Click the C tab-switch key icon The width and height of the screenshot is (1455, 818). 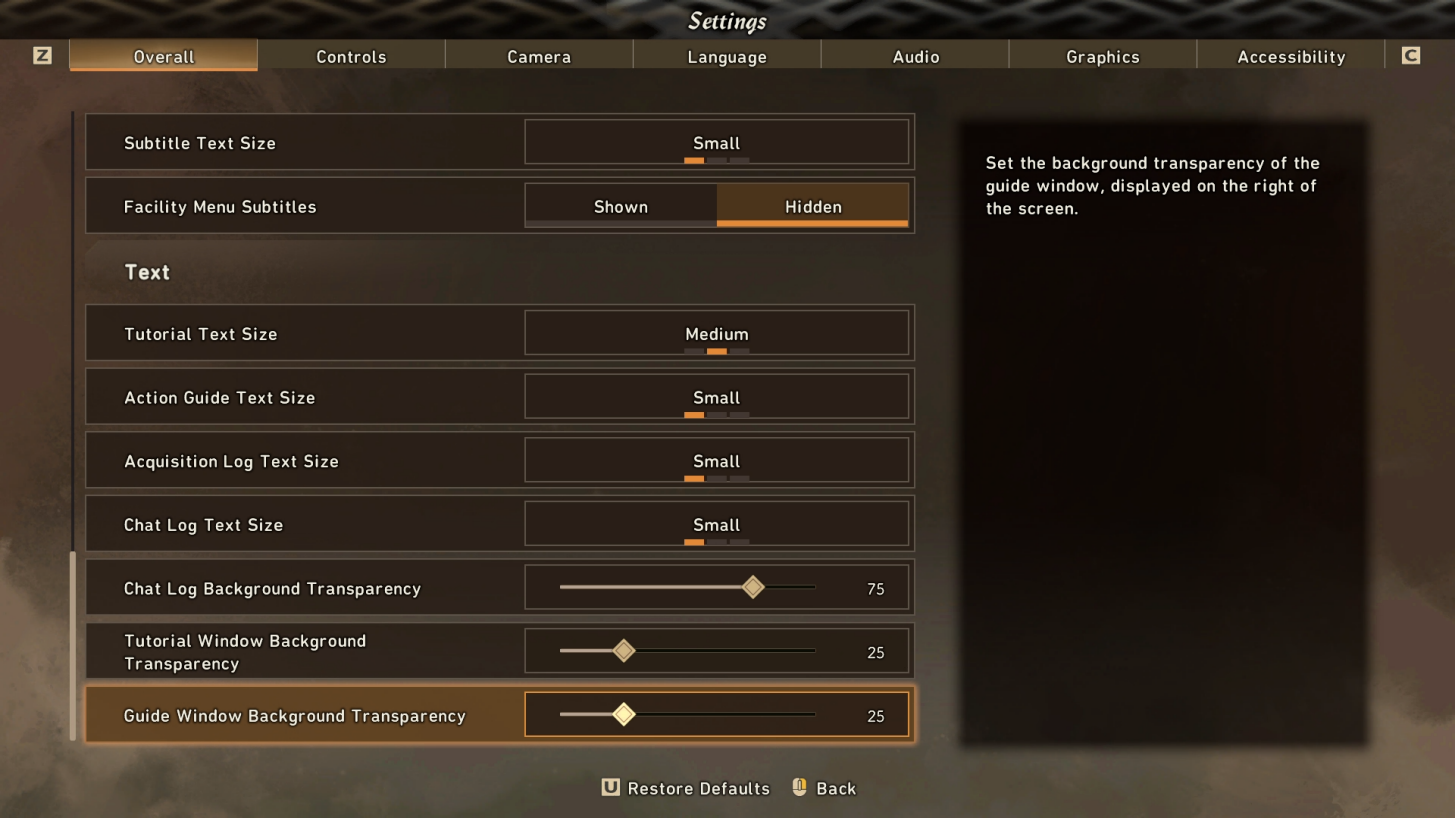1412,55
